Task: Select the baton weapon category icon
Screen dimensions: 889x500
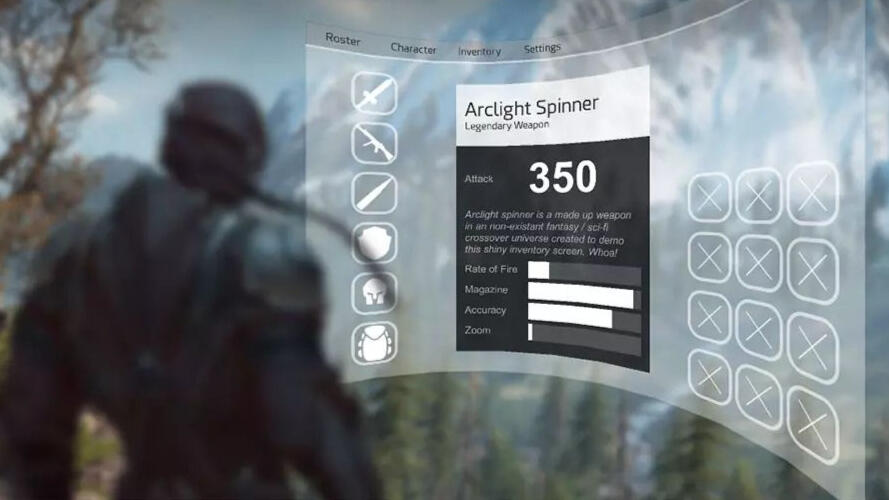Action: (x=374, y=193)
